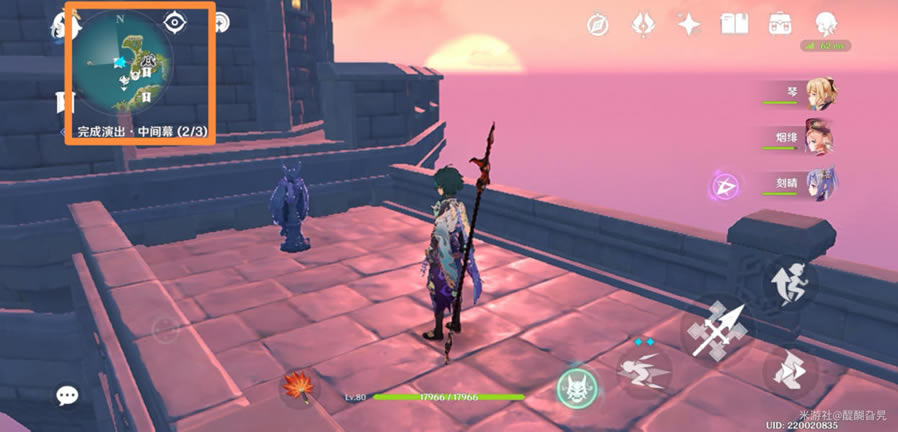Open the Adventurer Handbook book icon

[x=735, y=25]
